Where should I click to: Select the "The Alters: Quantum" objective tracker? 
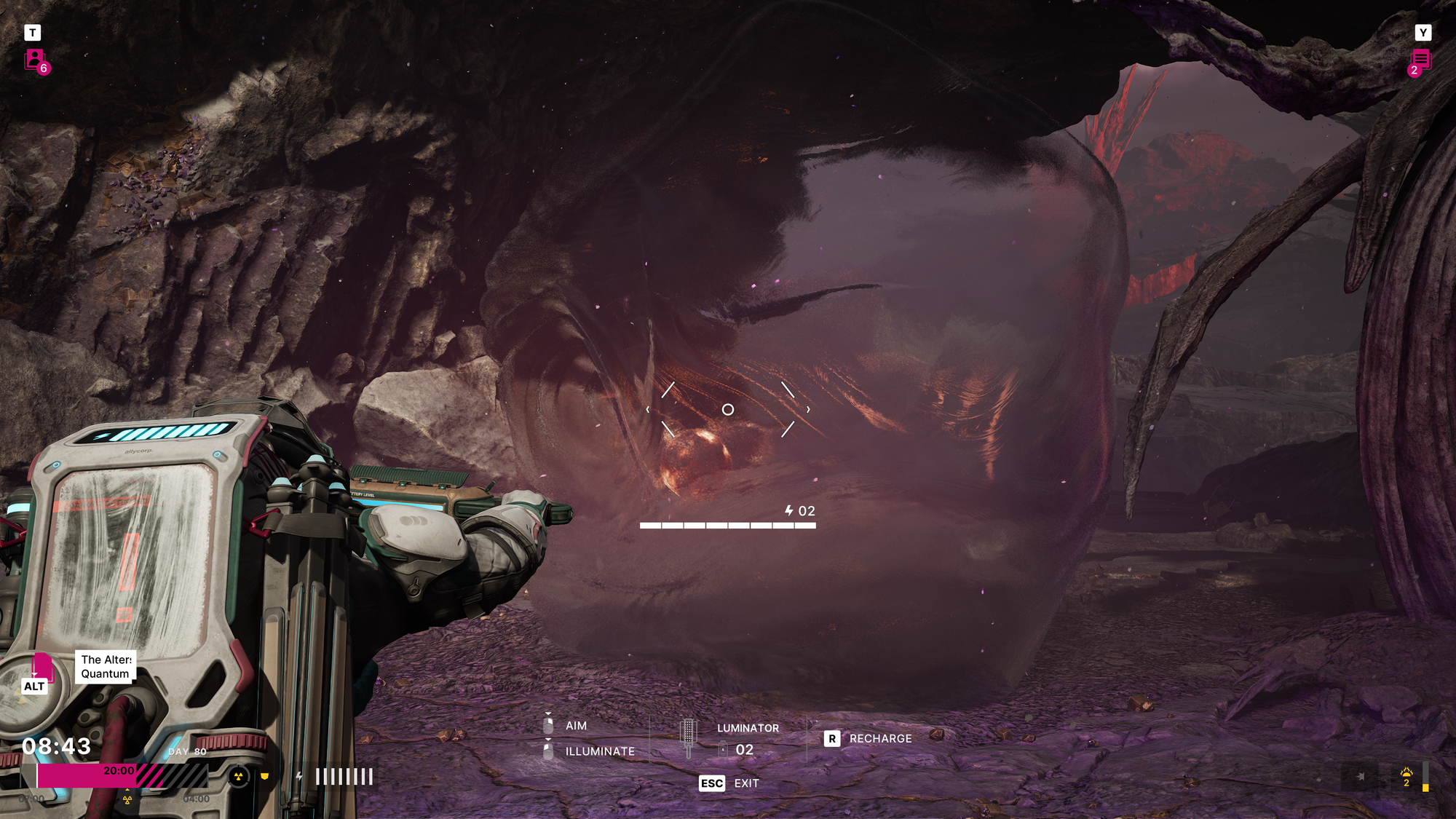click(106, 666)
